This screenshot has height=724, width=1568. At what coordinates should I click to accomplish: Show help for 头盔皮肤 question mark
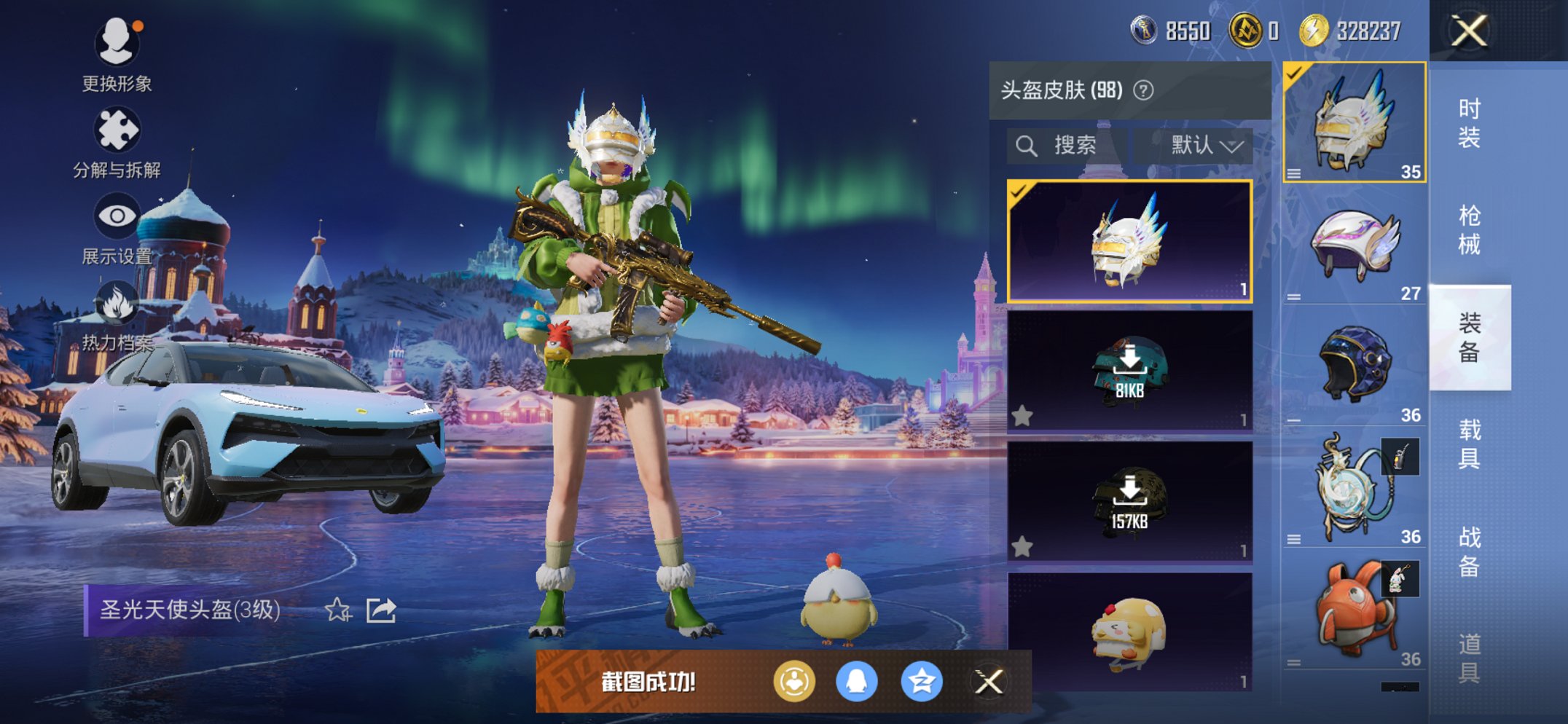pyautogui.click(x=1144, y=90)
